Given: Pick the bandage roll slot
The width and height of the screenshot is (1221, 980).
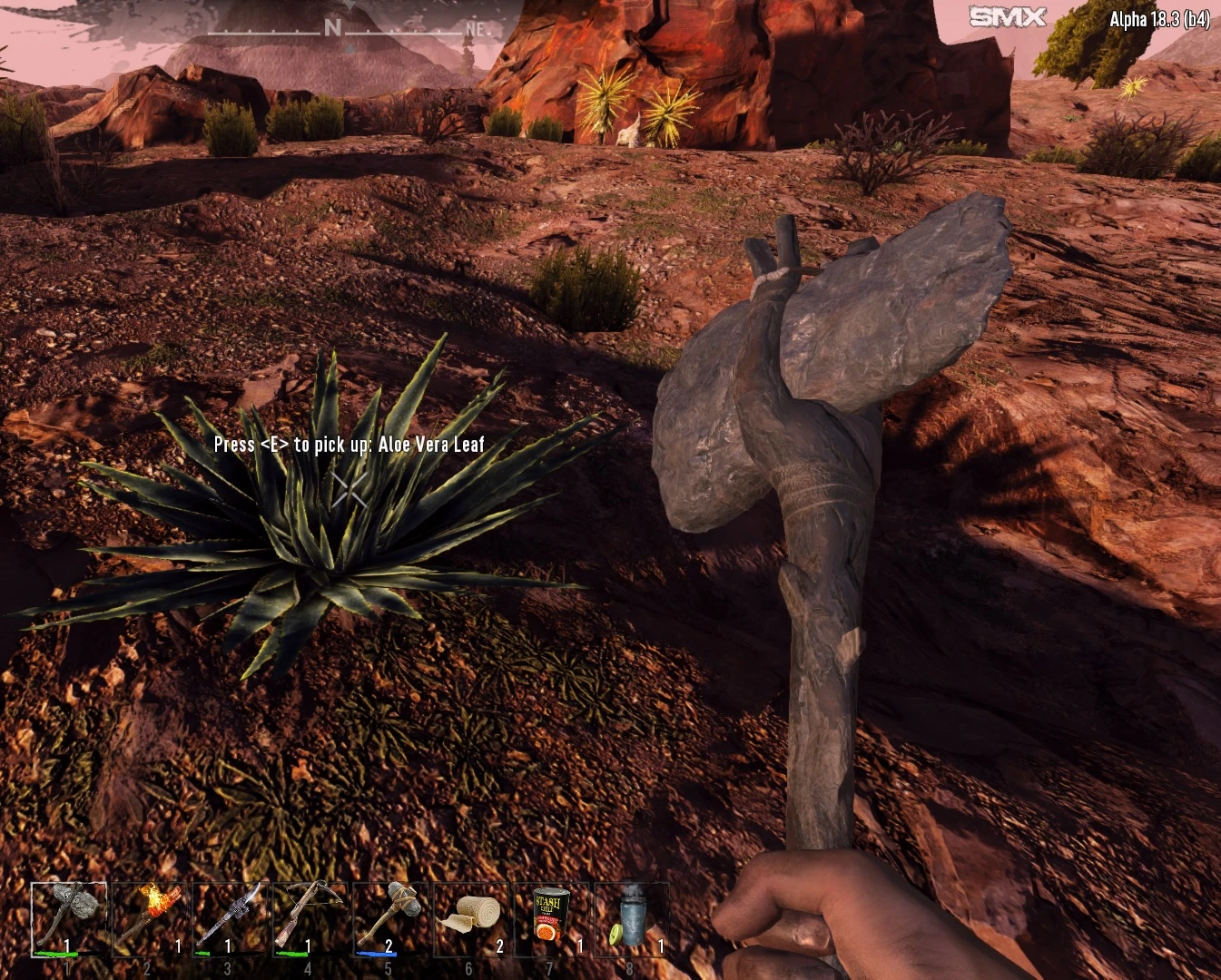Looking at the screenshot, I should pyautogui.click(x=470, y=919).
